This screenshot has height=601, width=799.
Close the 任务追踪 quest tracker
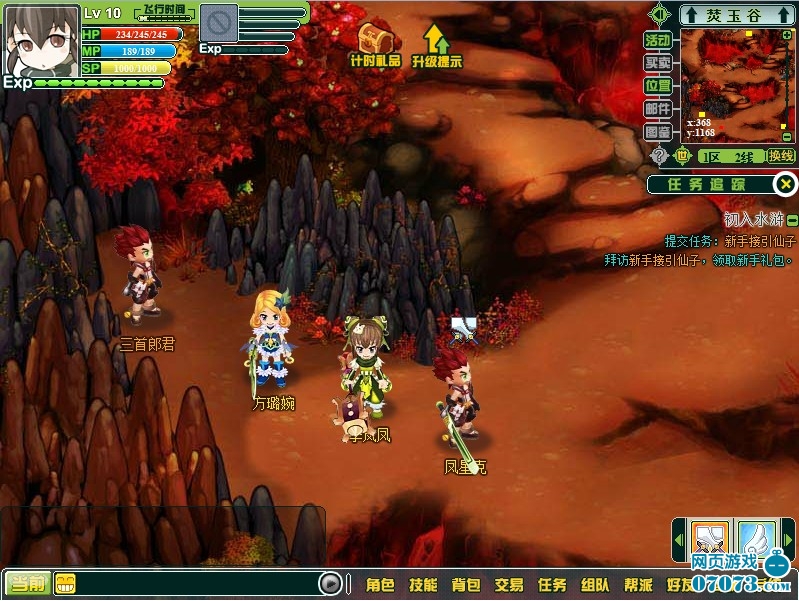click(x=787, y=184)
